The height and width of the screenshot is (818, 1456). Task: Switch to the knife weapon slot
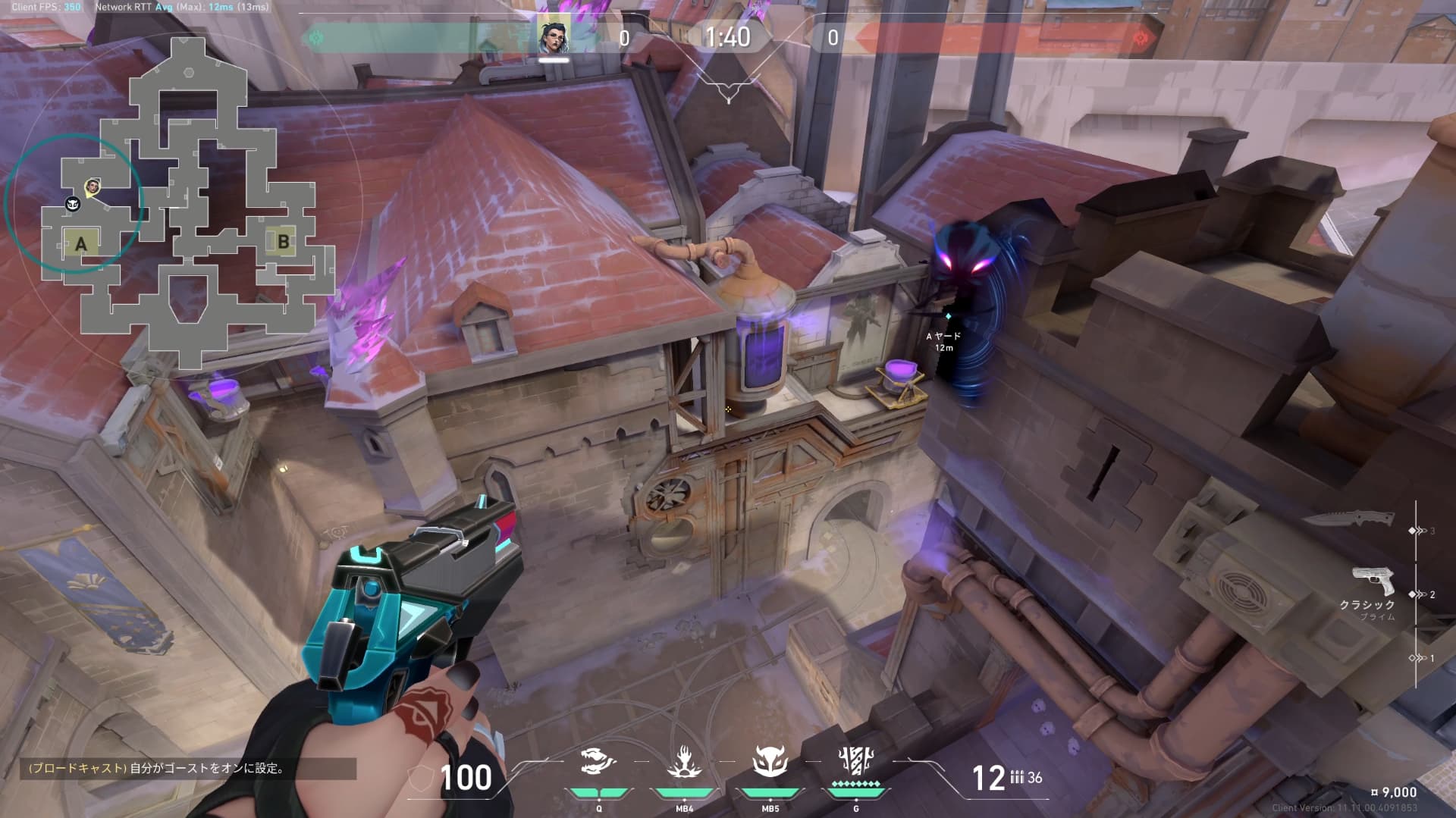coord(1349,519)
